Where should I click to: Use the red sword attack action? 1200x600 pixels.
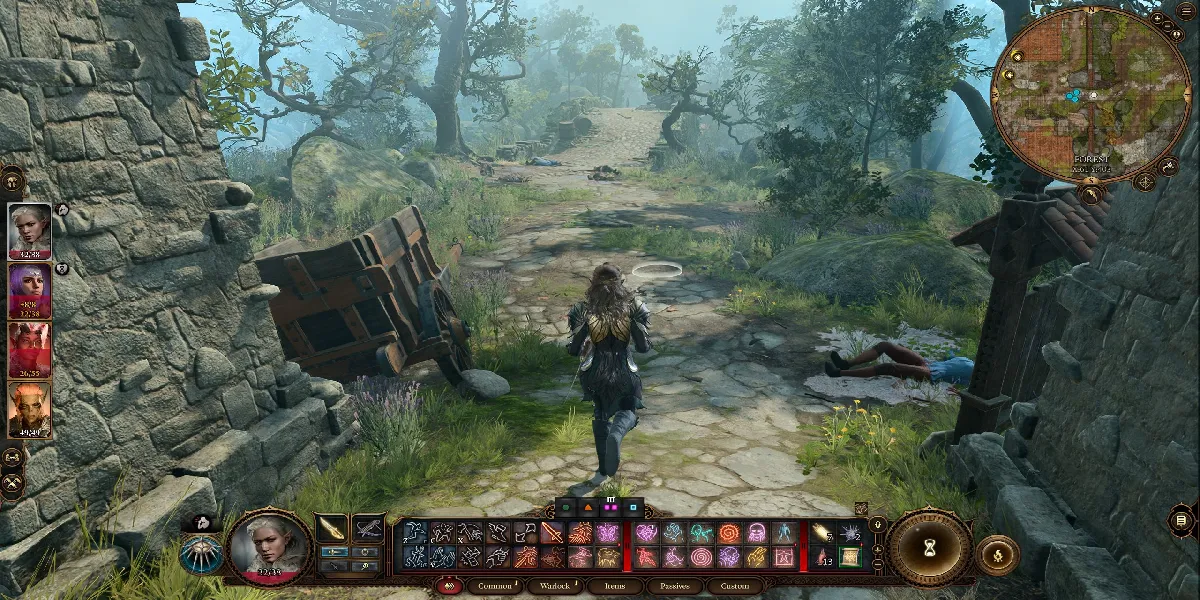tap(552, 533)
